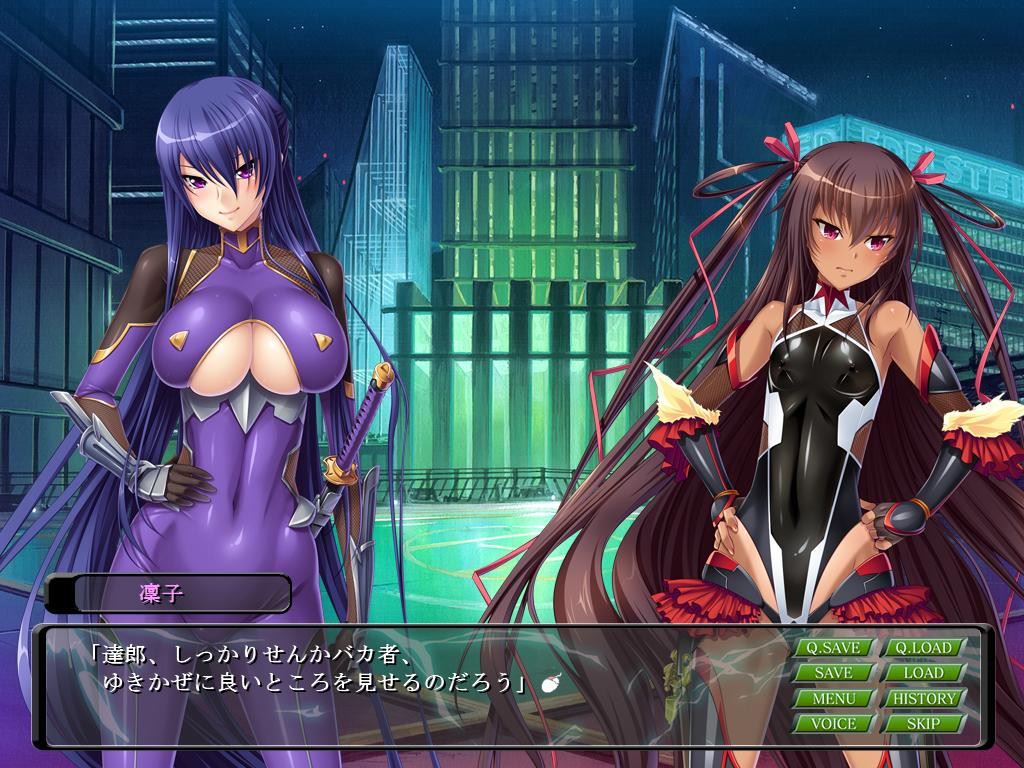Screen dimensions: 1024x768
Task: Open the MENU button
Action: (x=833, y=698)
